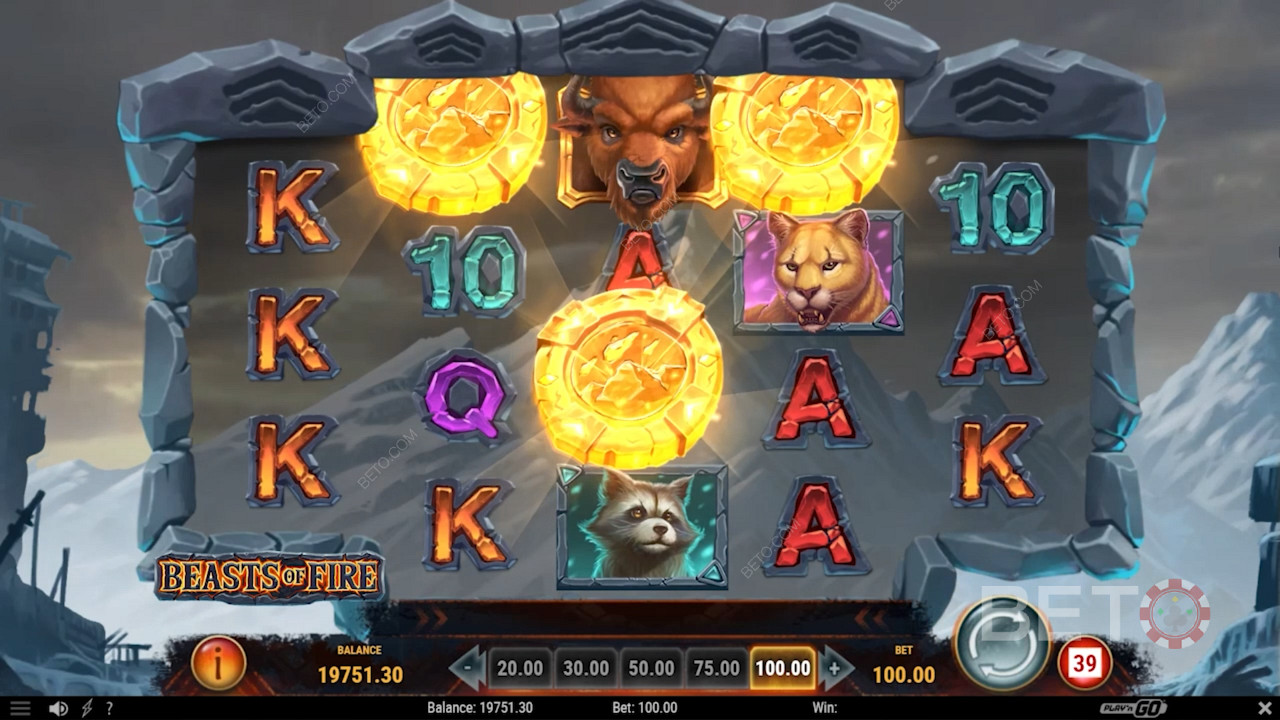Toggle the lightning bolt fast play
The height and width of the screenshot is (720, 1280).
tap(87, 708)
